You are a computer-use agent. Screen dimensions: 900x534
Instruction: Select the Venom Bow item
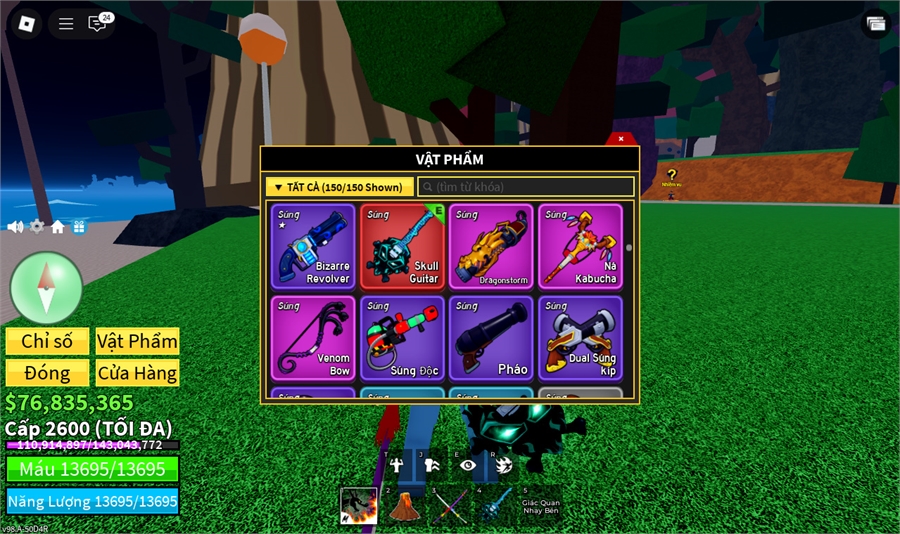(313, 338)
